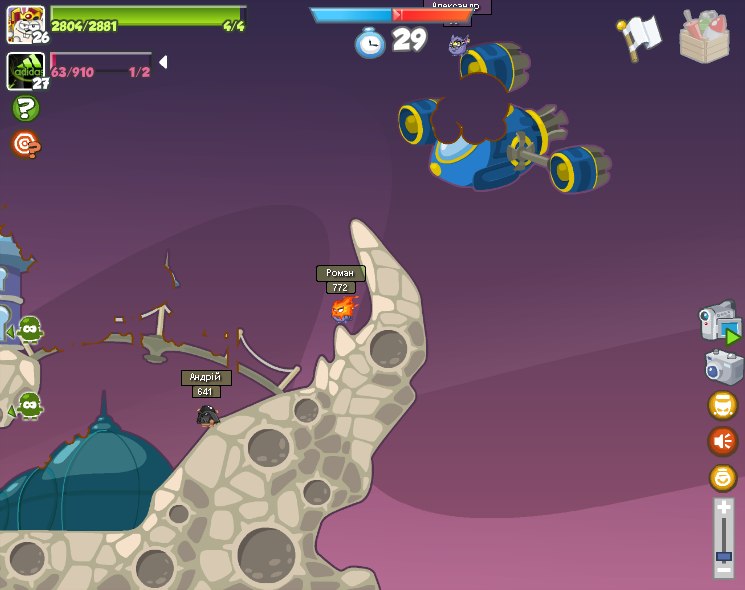
Task: Click the green question mark help button
Action: click(x=25, y=108)
